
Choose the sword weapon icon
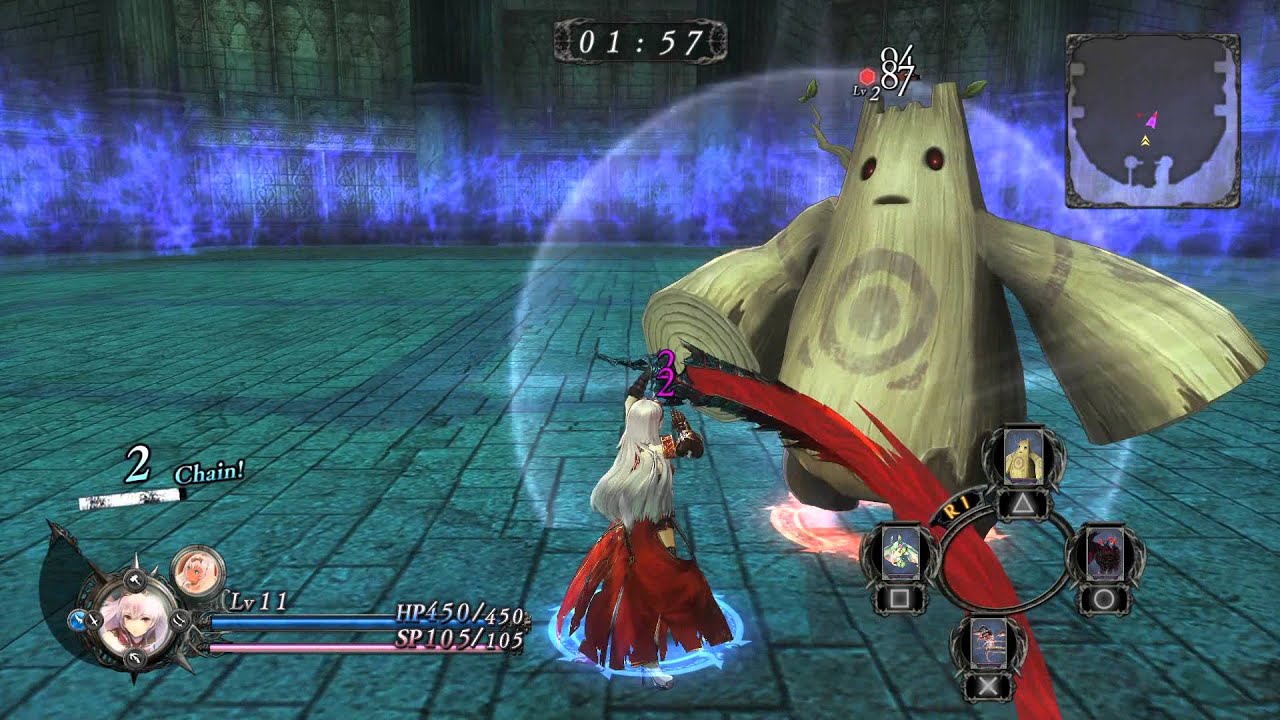(94, 621)
